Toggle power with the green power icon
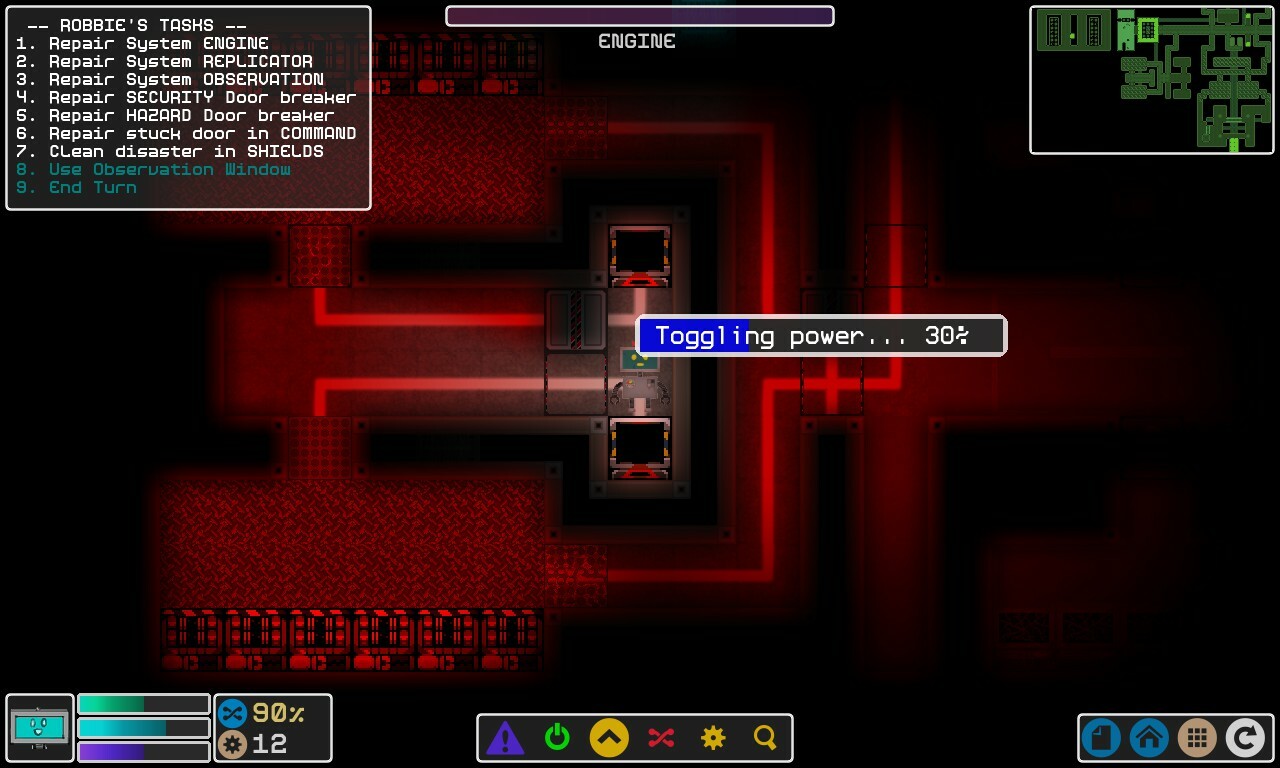 [558, 737]
